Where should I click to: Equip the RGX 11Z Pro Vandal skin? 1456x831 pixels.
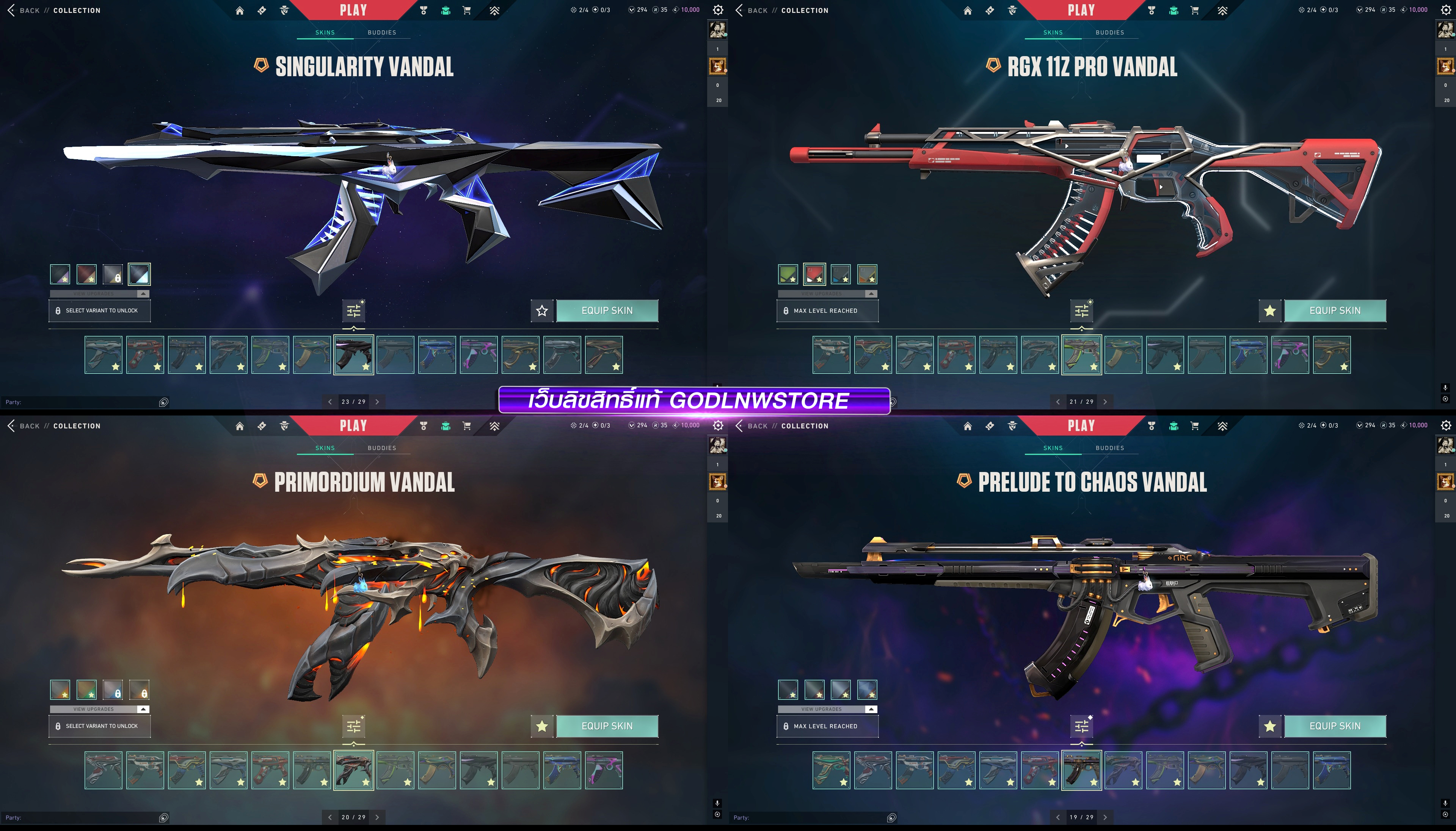(1334, 310)
